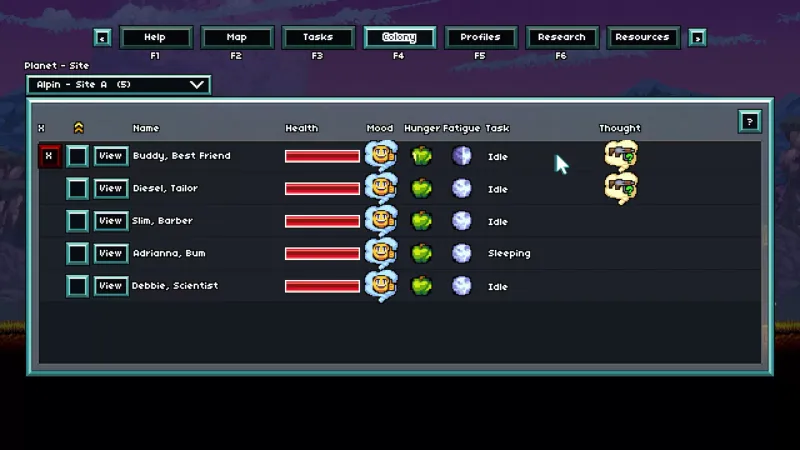The width and height of the screenshot is (800, 450).
Task: View Diesel, Tailor's details
Action: point(110,188)
